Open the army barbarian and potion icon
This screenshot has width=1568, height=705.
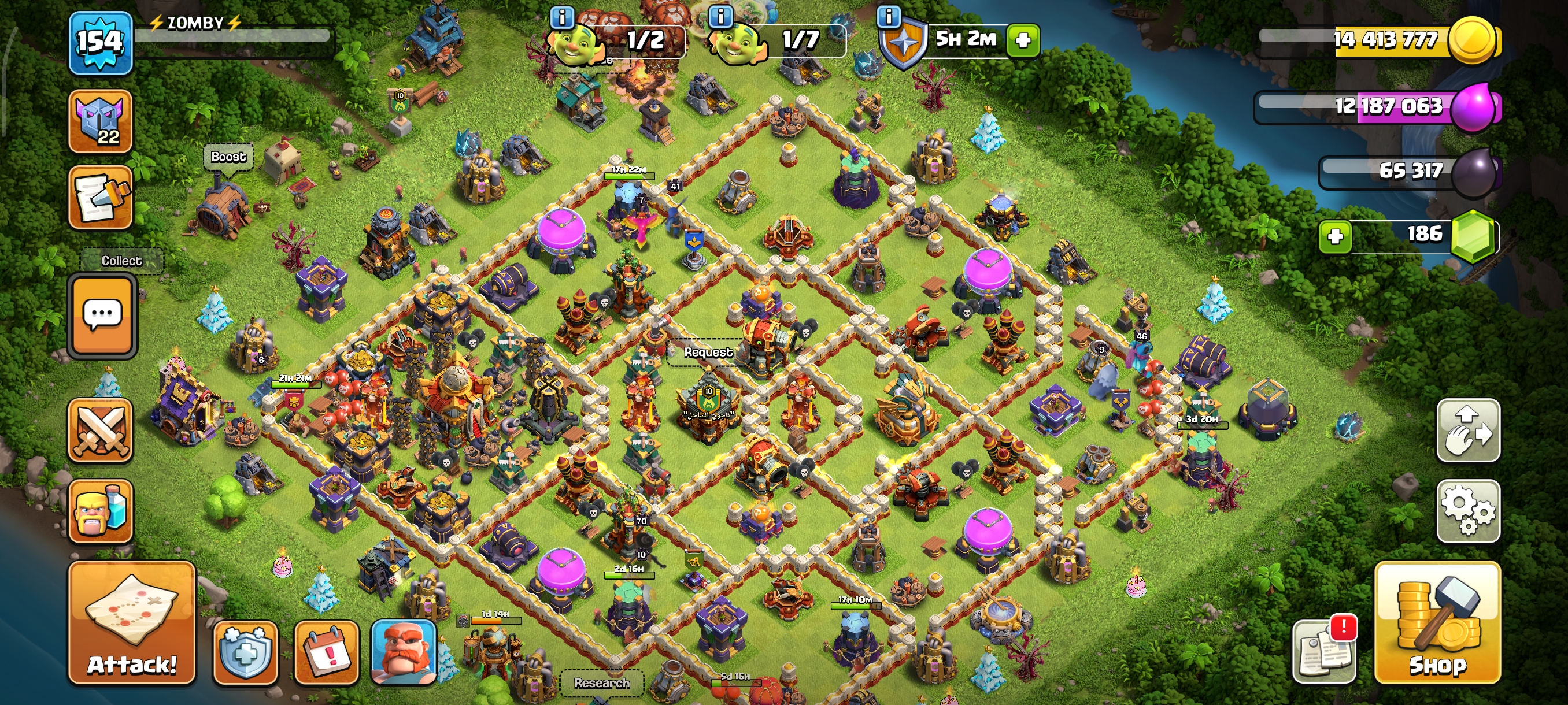pyautogui.click(x=101, y=511)
